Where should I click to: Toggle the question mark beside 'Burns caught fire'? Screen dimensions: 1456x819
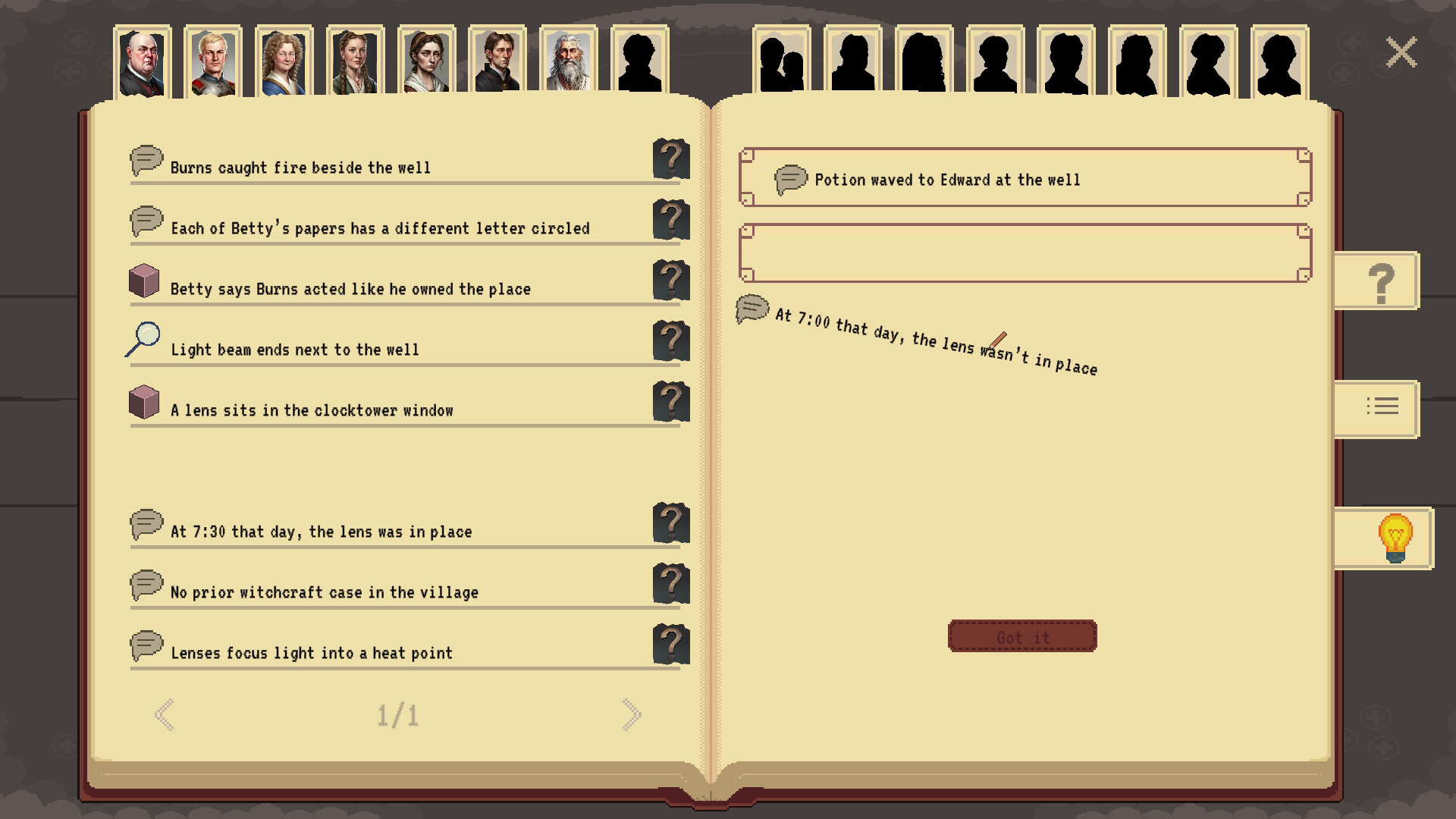point(670,158)
